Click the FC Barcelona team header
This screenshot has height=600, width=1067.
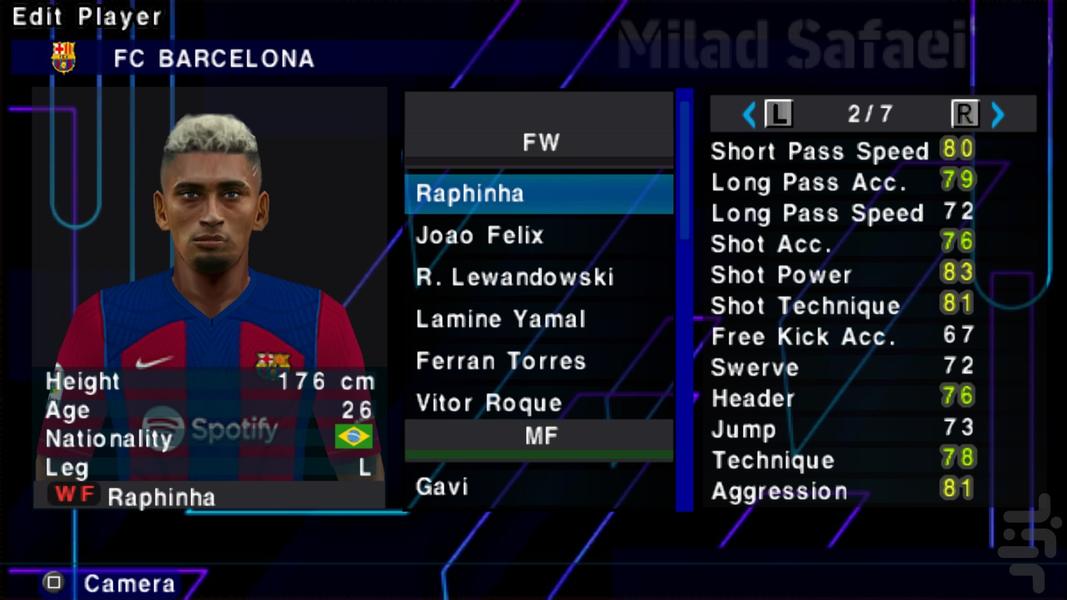[213, 59]
